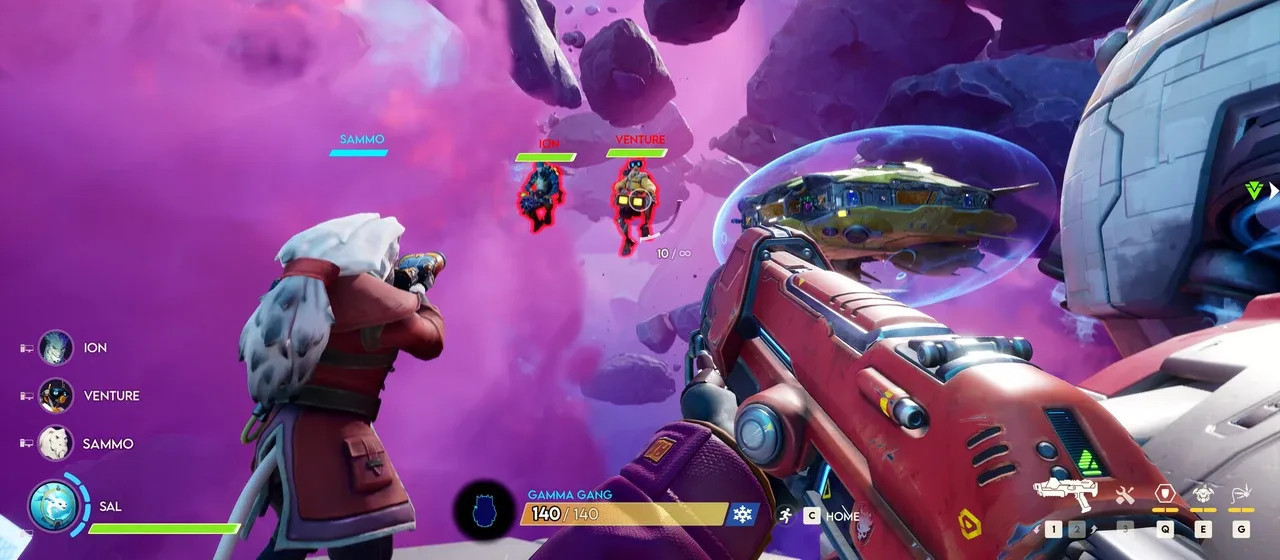Screen dimensions: 1280x560
Task: Activate the hexagon shield ability
Action: [x=1164, y=493]
